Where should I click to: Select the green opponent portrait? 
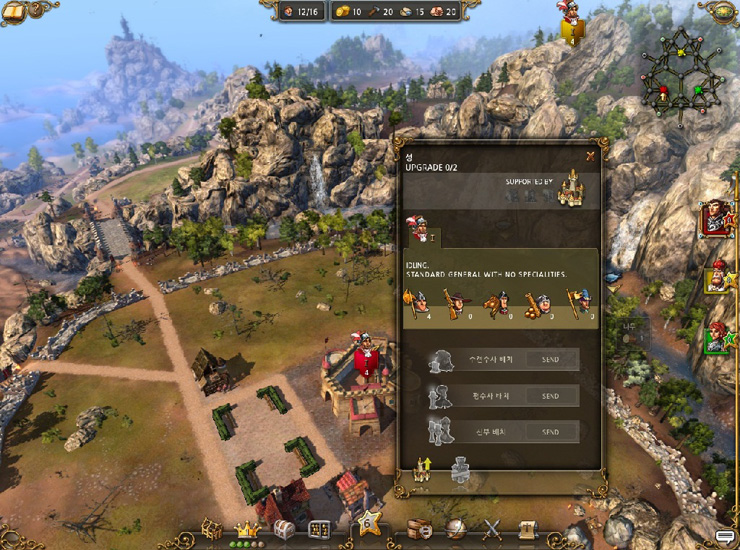pos(716,338)
